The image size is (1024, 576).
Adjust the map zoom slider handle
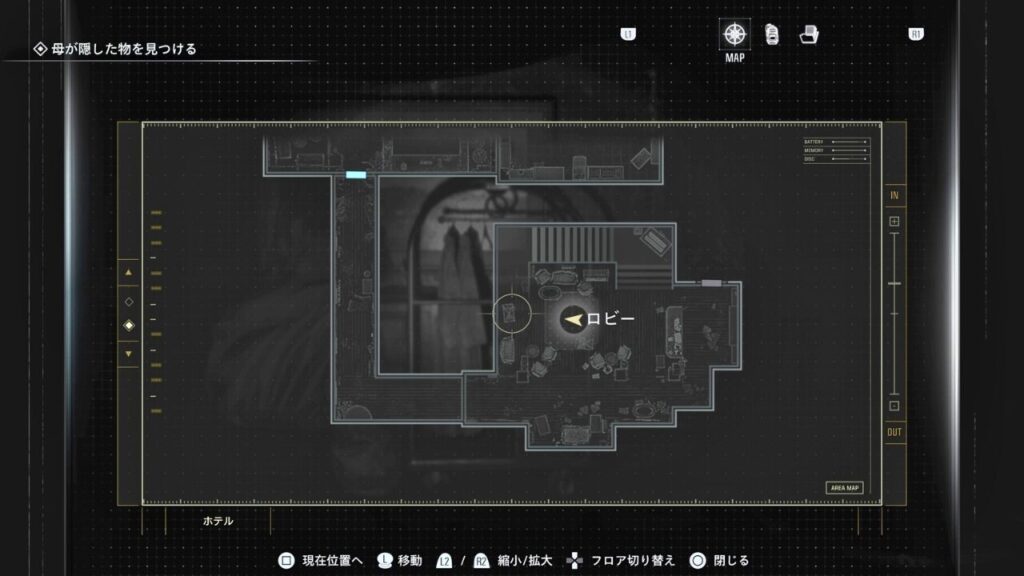(894, 284)
